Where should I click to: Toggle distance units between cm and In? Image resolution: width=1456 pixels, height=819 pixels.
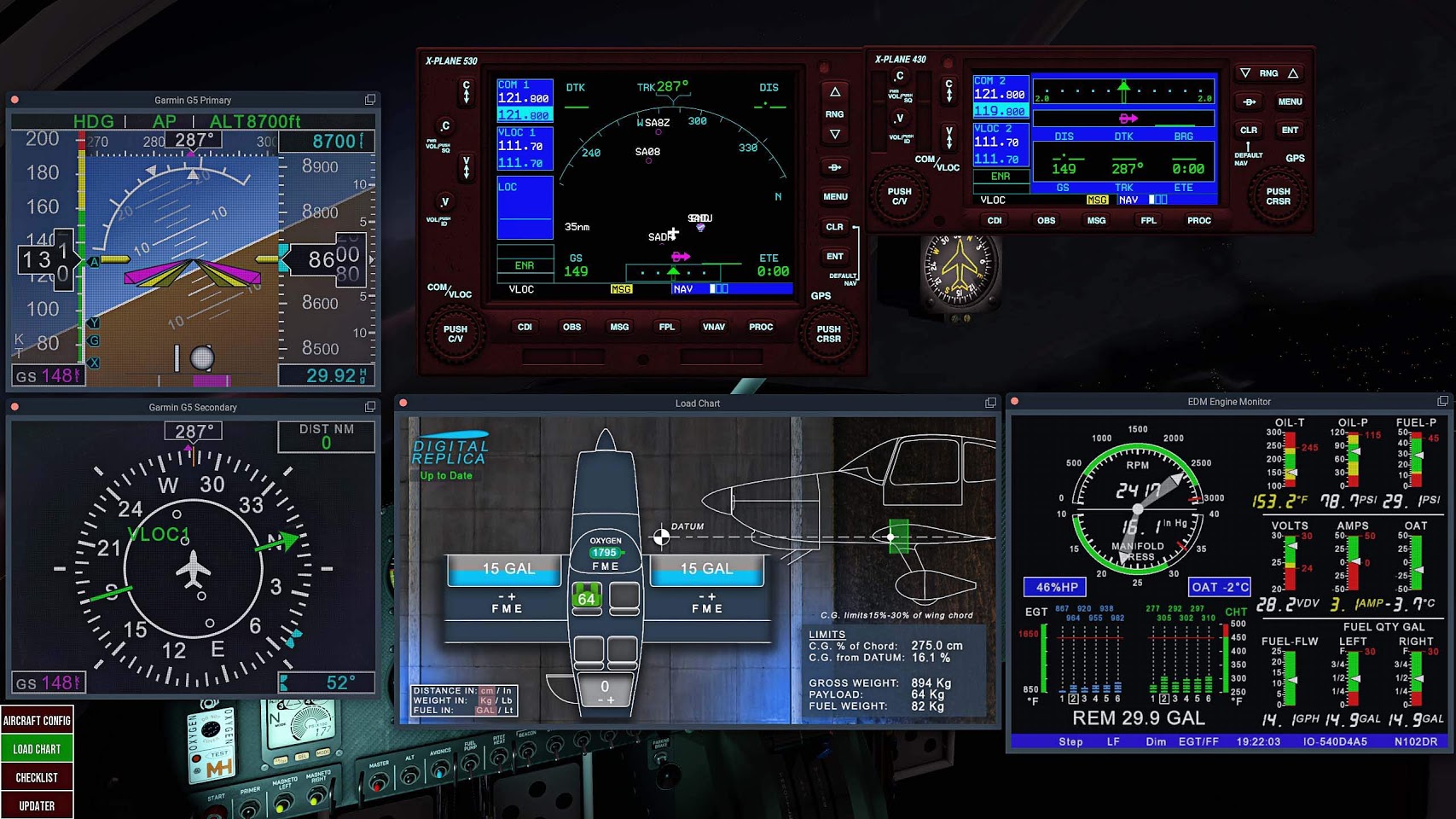487,690
